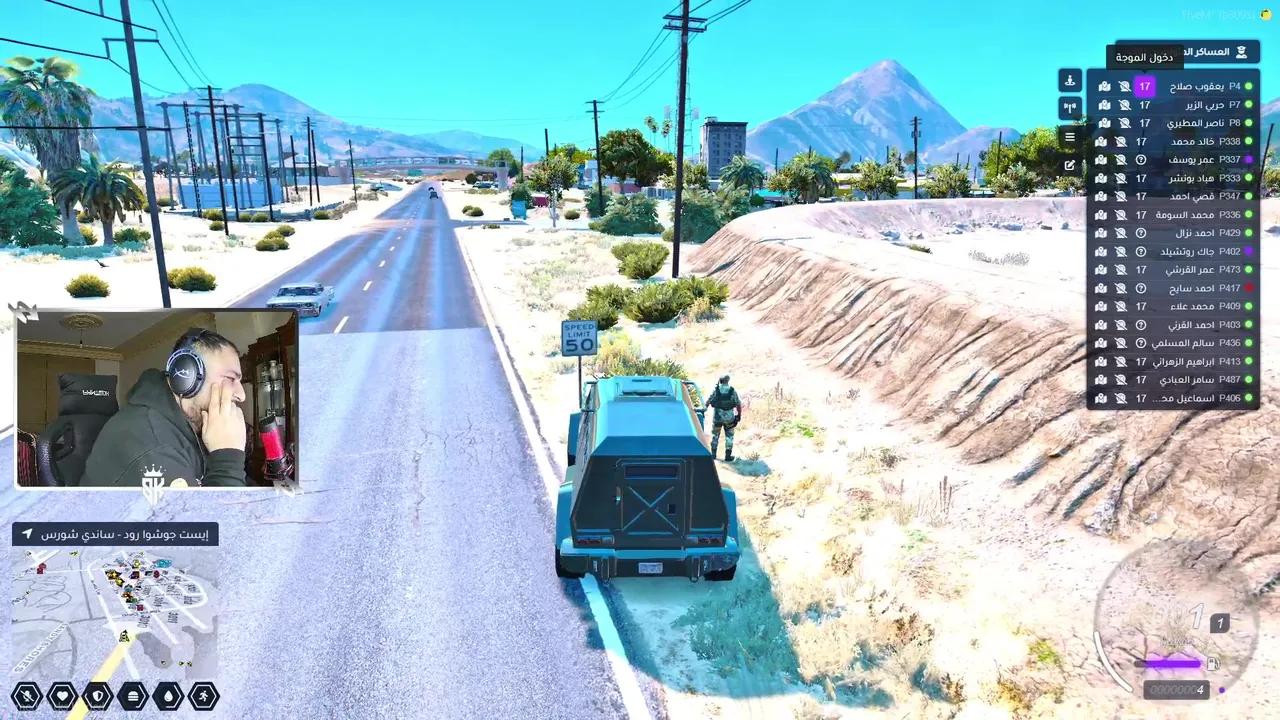This screenshot has height=720, width=1280.
Task: Open the hamburger menu beside the player list
Action: tap(1071, 136)
